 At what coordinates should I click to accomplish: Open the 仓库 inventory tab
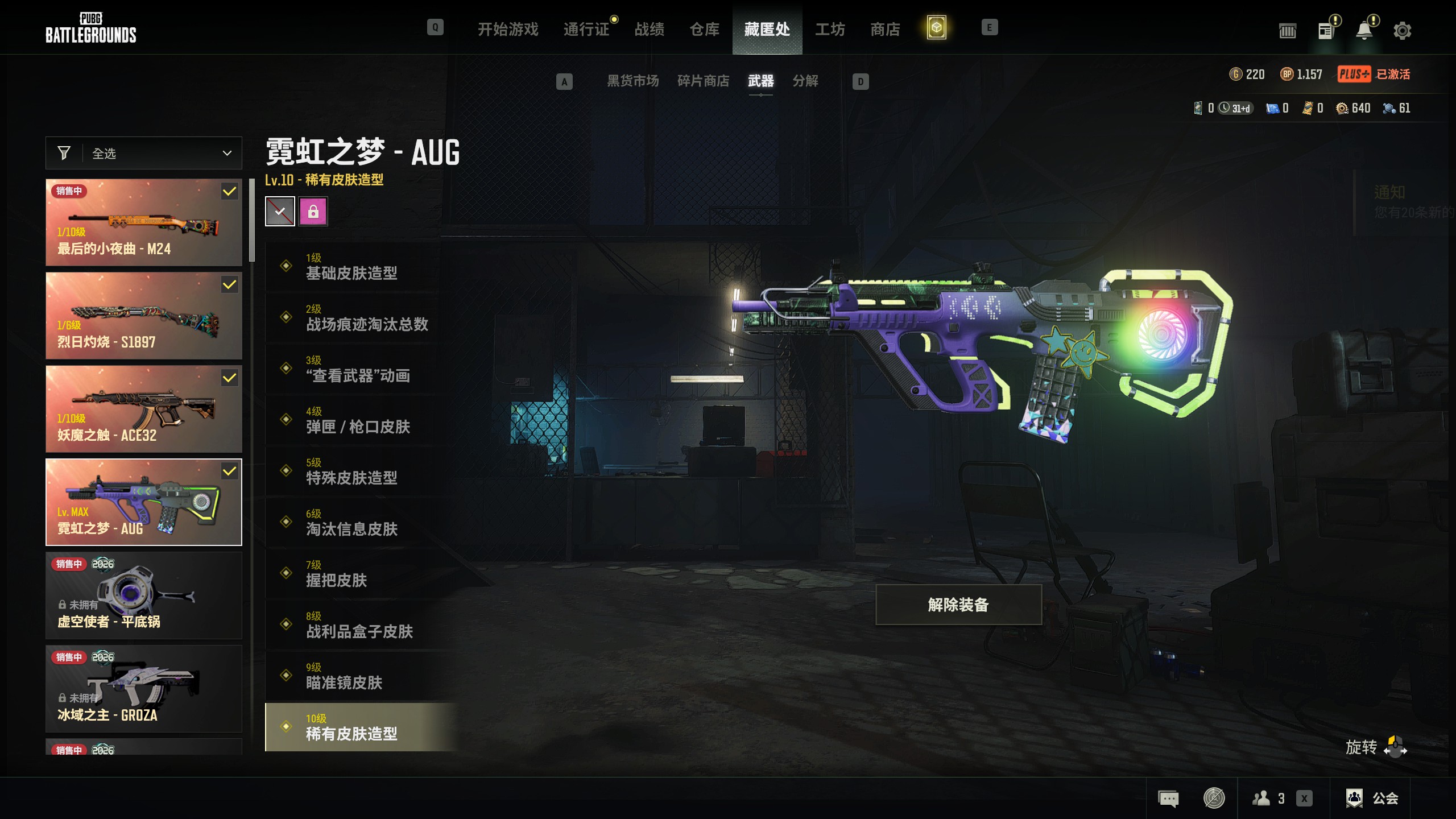coord(704,29)
